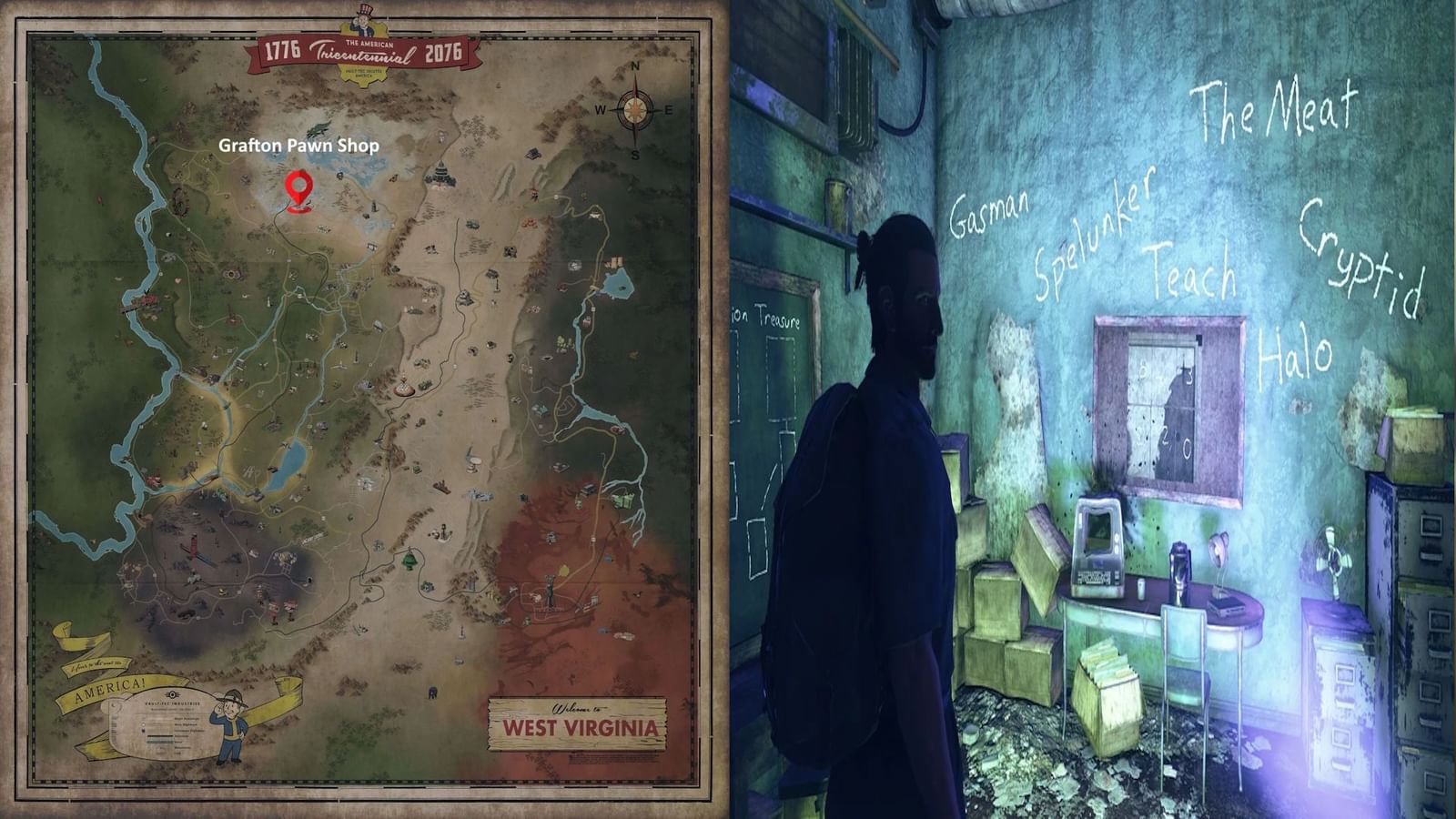Click a legend symbol circle in the map key
This screenshot has width=1456, height=819.
click(143, 724)
